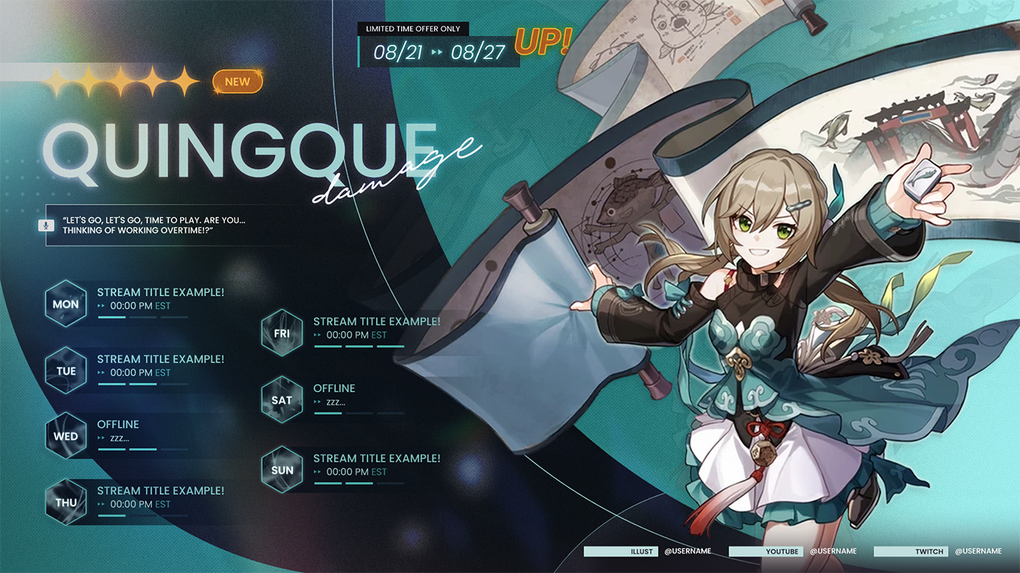
Task: Click the 08/21 to 08/27 date banner
Action: (x=439, y=52)
